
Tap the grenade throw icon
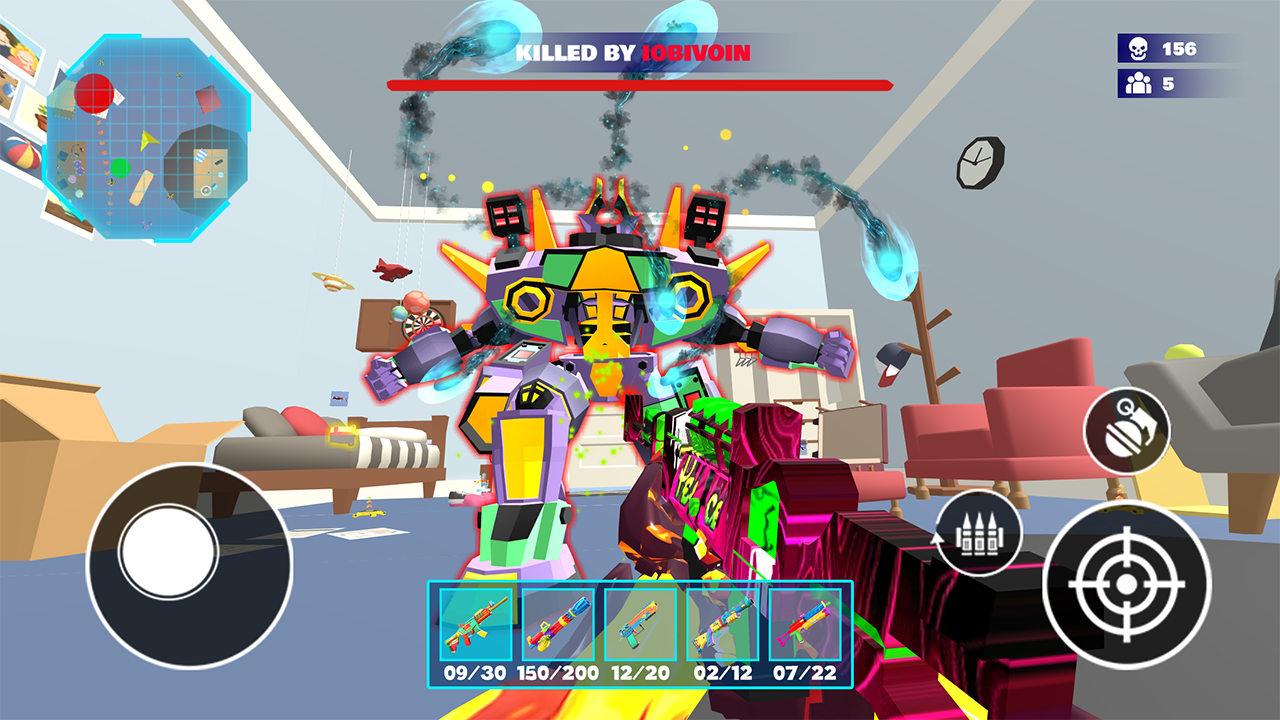point(1128,430)
